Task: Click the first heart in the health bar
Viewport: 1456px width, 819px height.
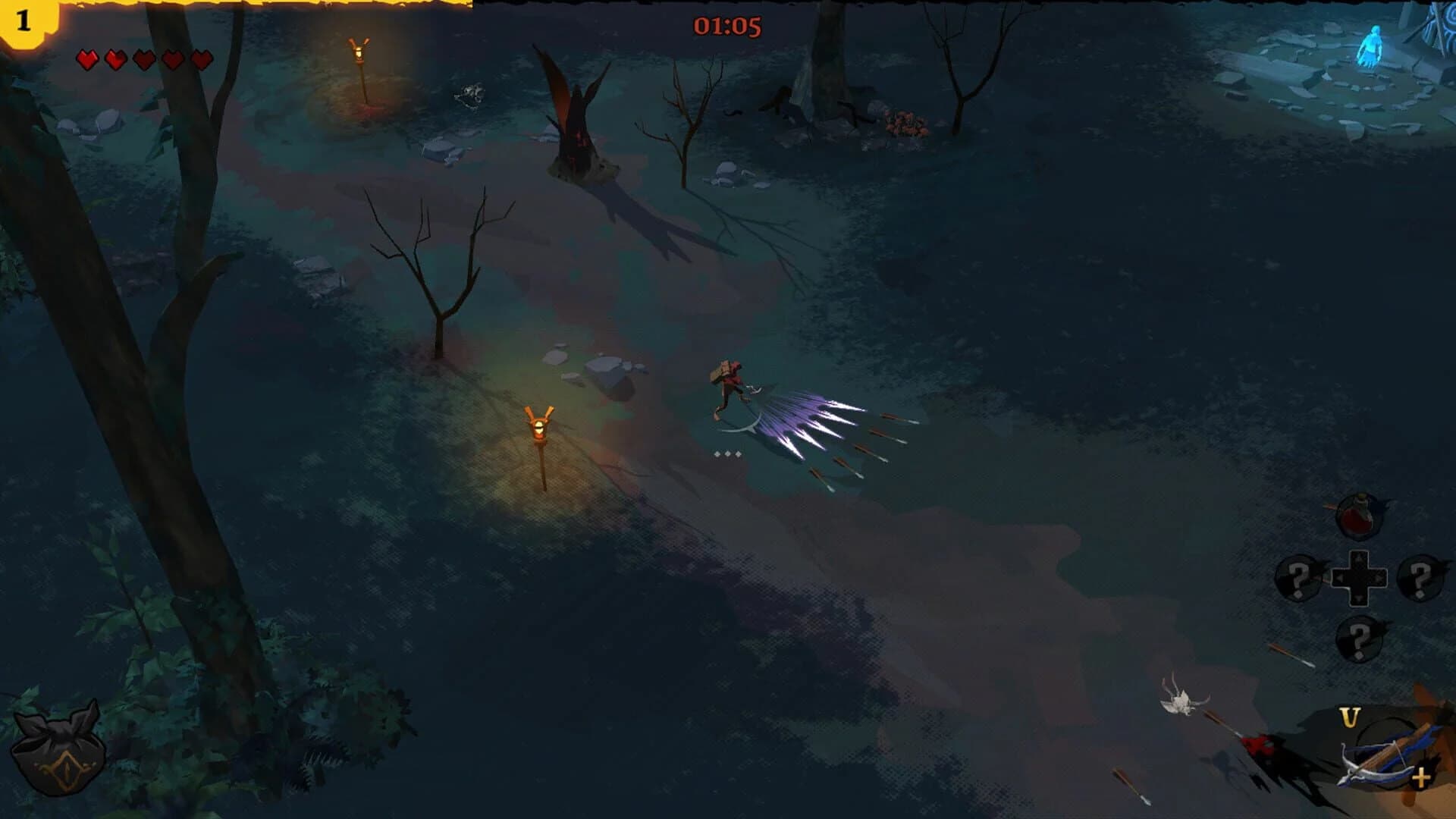Action: 87,58
